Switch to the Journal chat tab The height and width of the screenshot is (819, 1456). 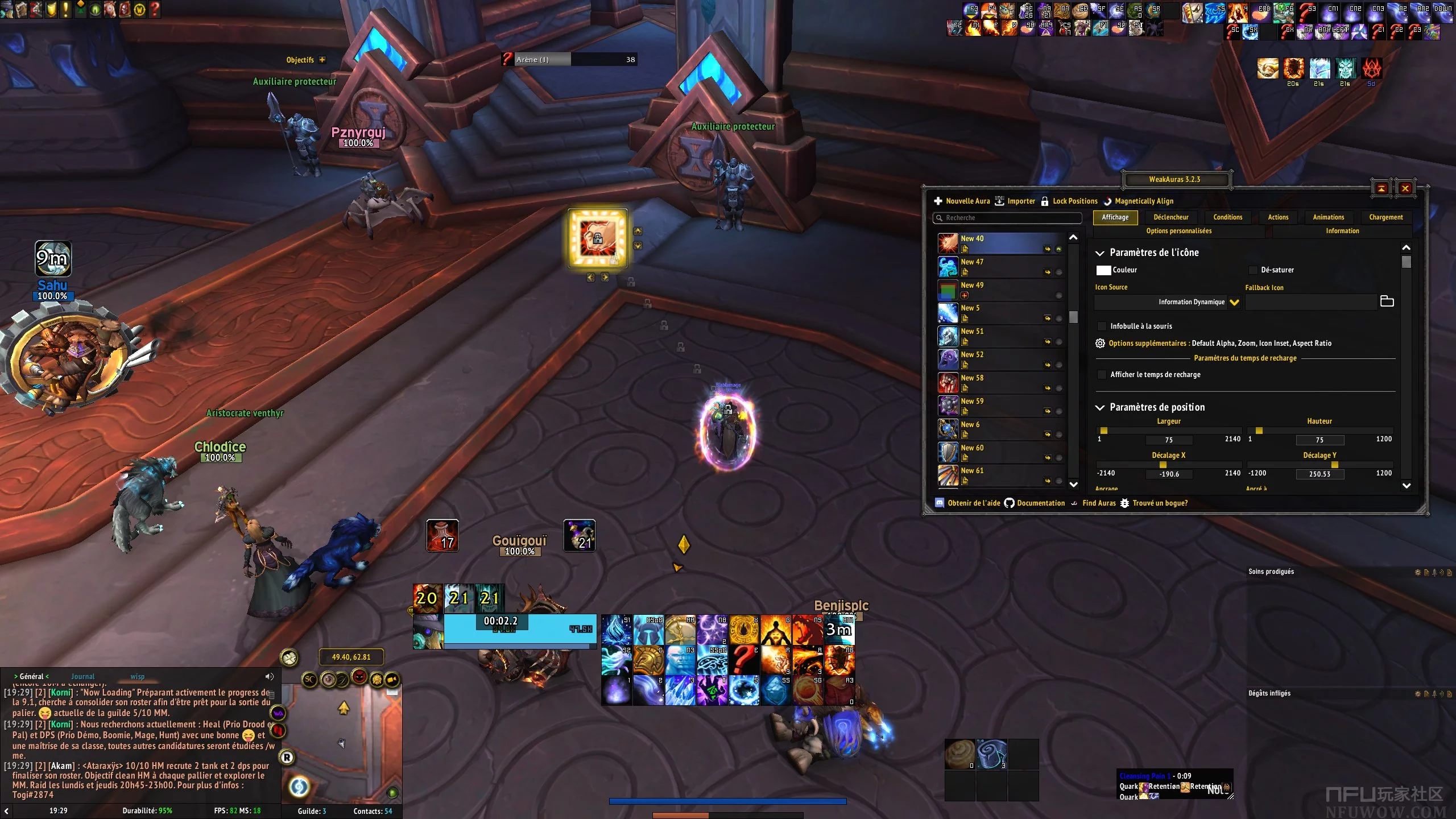coord(83,677)
